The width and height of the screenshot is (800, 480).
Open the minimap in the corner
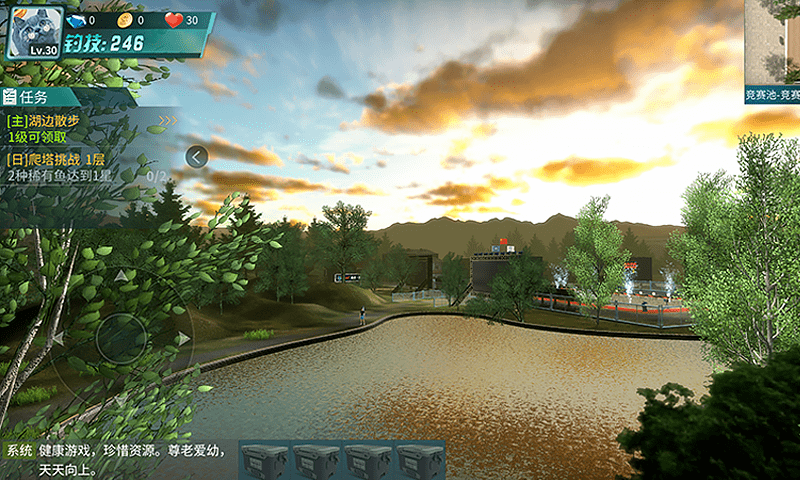click(x=772, y=45)
